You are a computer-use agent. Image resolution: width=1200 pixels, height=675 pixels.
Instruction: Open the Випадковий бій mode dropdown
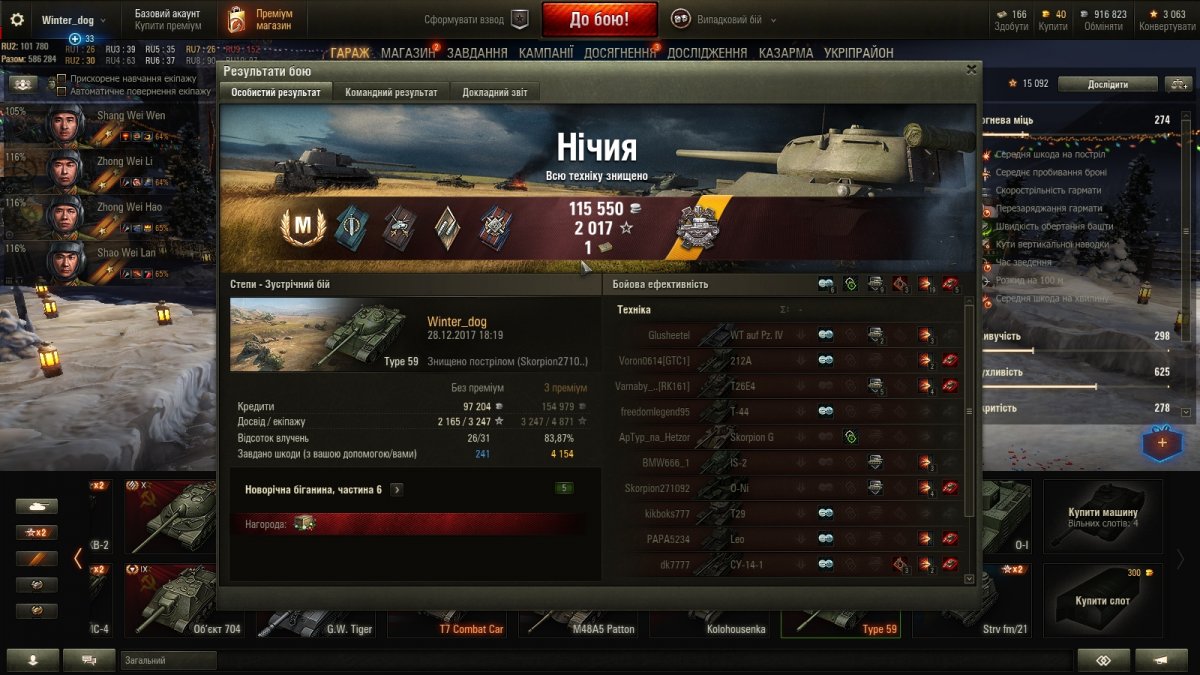[723, 19]
